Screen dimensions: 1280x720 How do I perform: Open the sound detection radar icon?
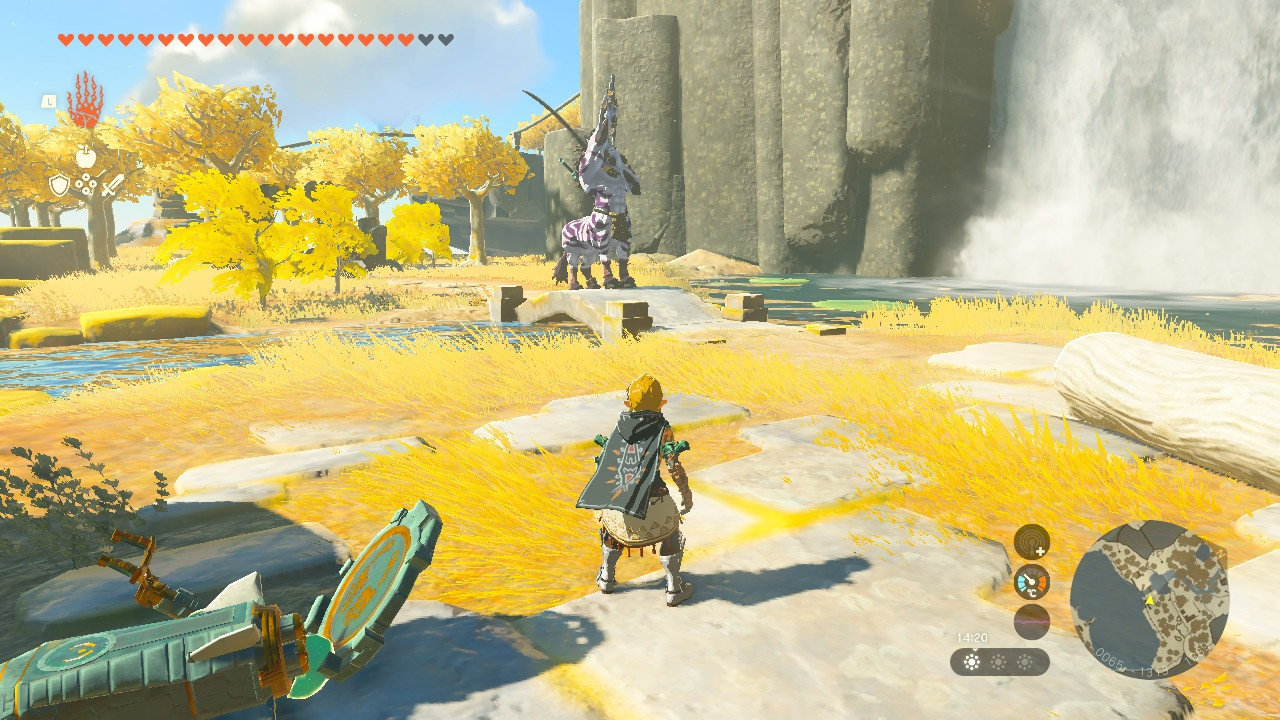pyautogui.click(x=1031, y=543)
